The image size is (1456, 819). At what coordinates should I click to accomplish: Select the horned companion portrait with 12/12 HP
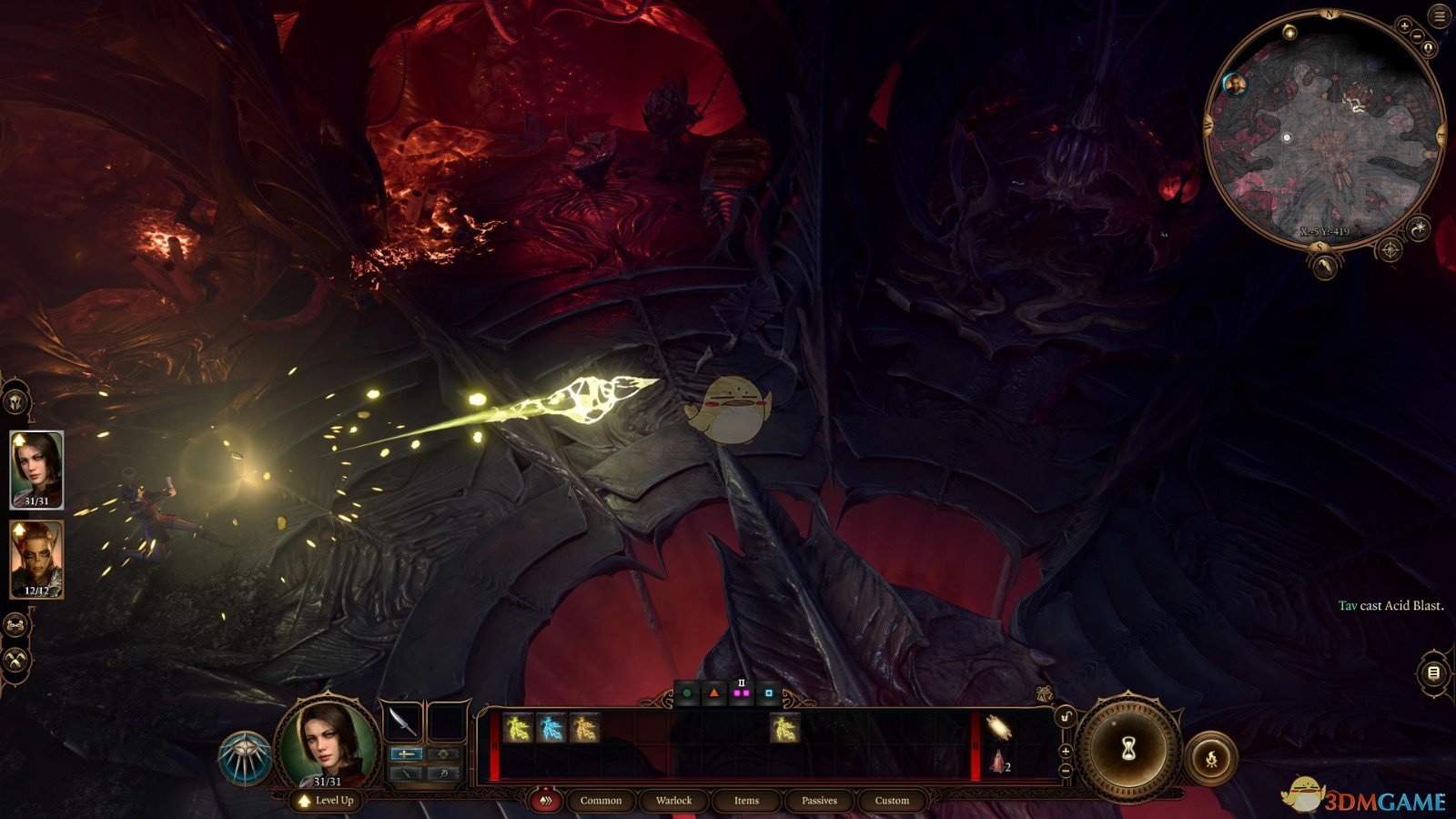click(x=36, y=559)
